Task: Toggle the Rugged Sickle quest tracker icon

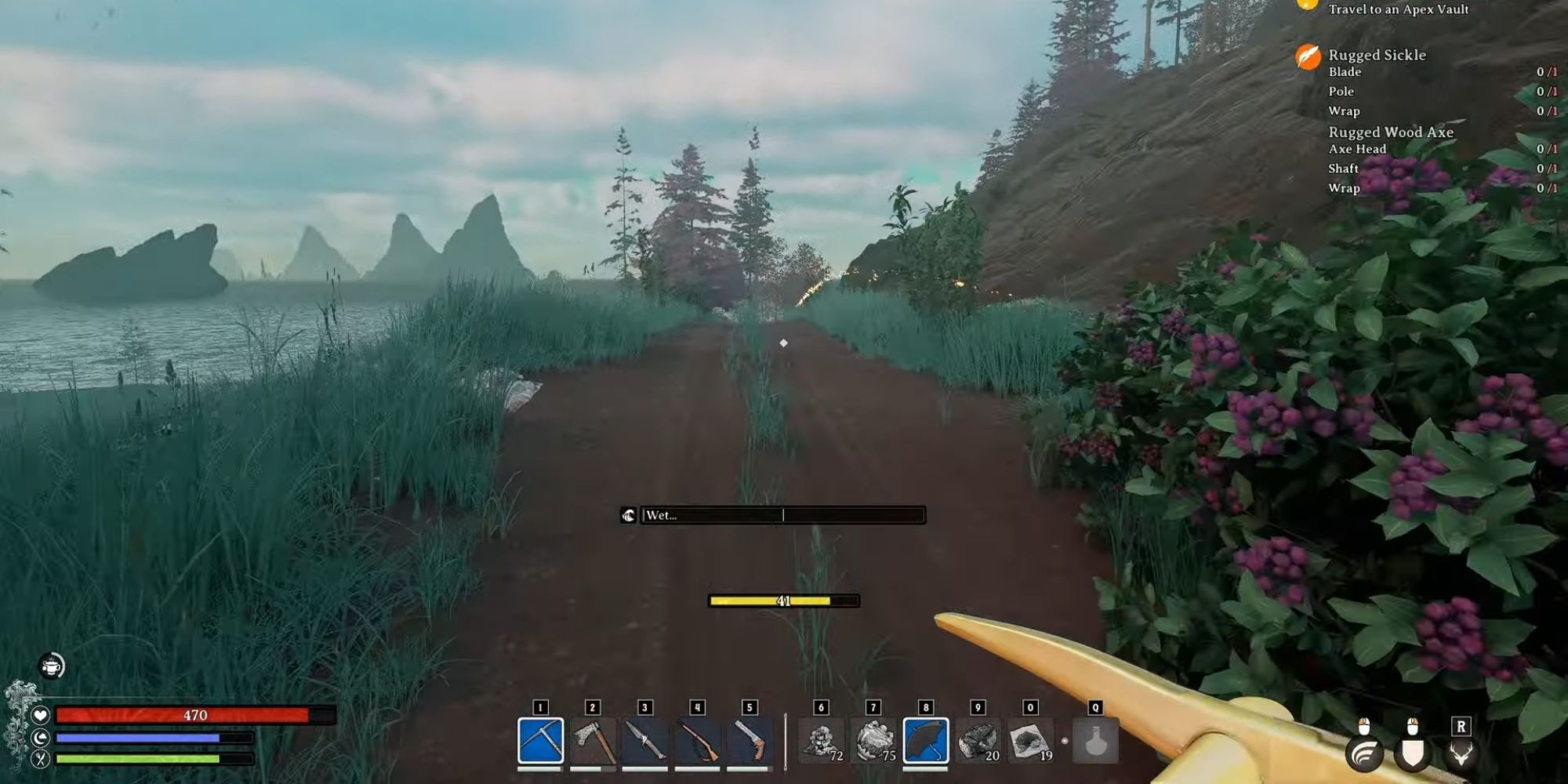Action: pyautogui.click(x=1306, y=56)
